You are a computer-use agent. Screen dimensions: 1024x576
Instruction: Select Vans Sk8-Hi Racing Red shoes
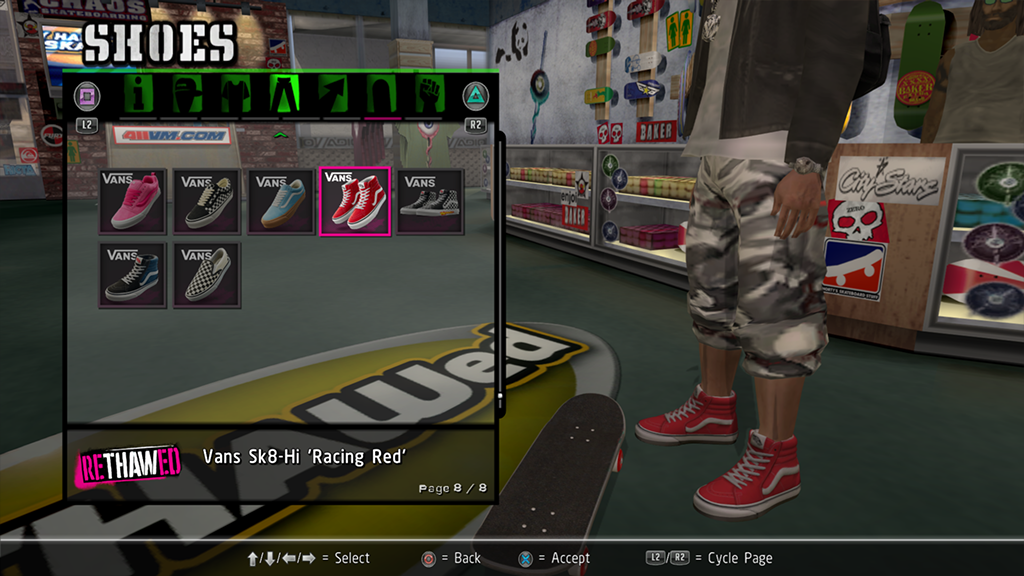pos(355,202)
